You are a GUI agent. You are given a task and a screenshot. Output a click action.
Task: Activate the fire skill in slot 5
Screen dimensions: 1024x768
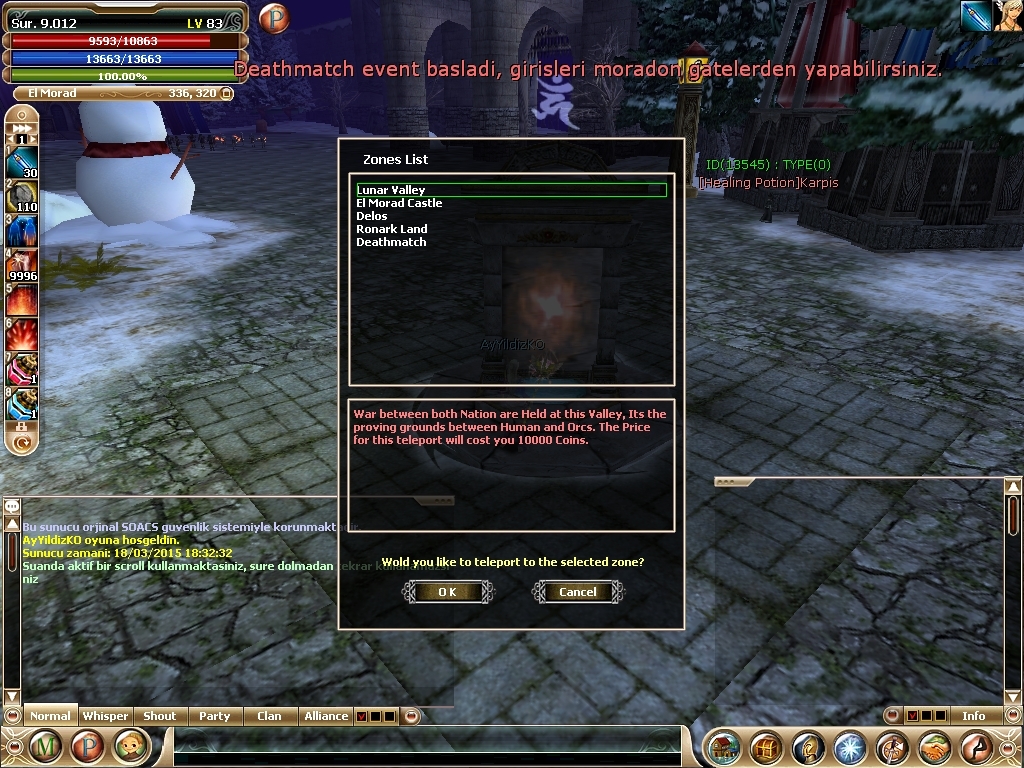21,299
